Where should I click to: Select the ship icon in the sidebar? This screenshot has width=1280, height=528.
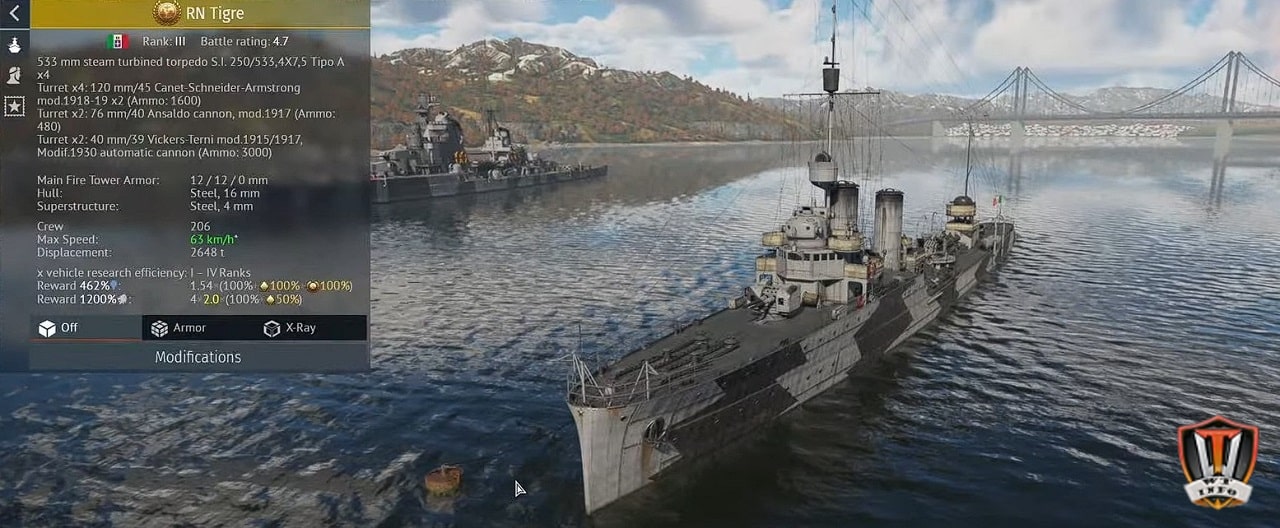[x=14, y=45]
